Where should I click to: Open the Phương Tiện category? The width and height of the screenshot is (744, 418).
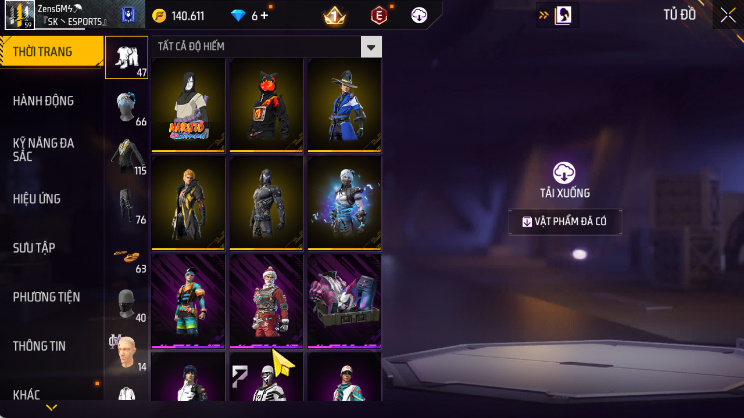47,297
